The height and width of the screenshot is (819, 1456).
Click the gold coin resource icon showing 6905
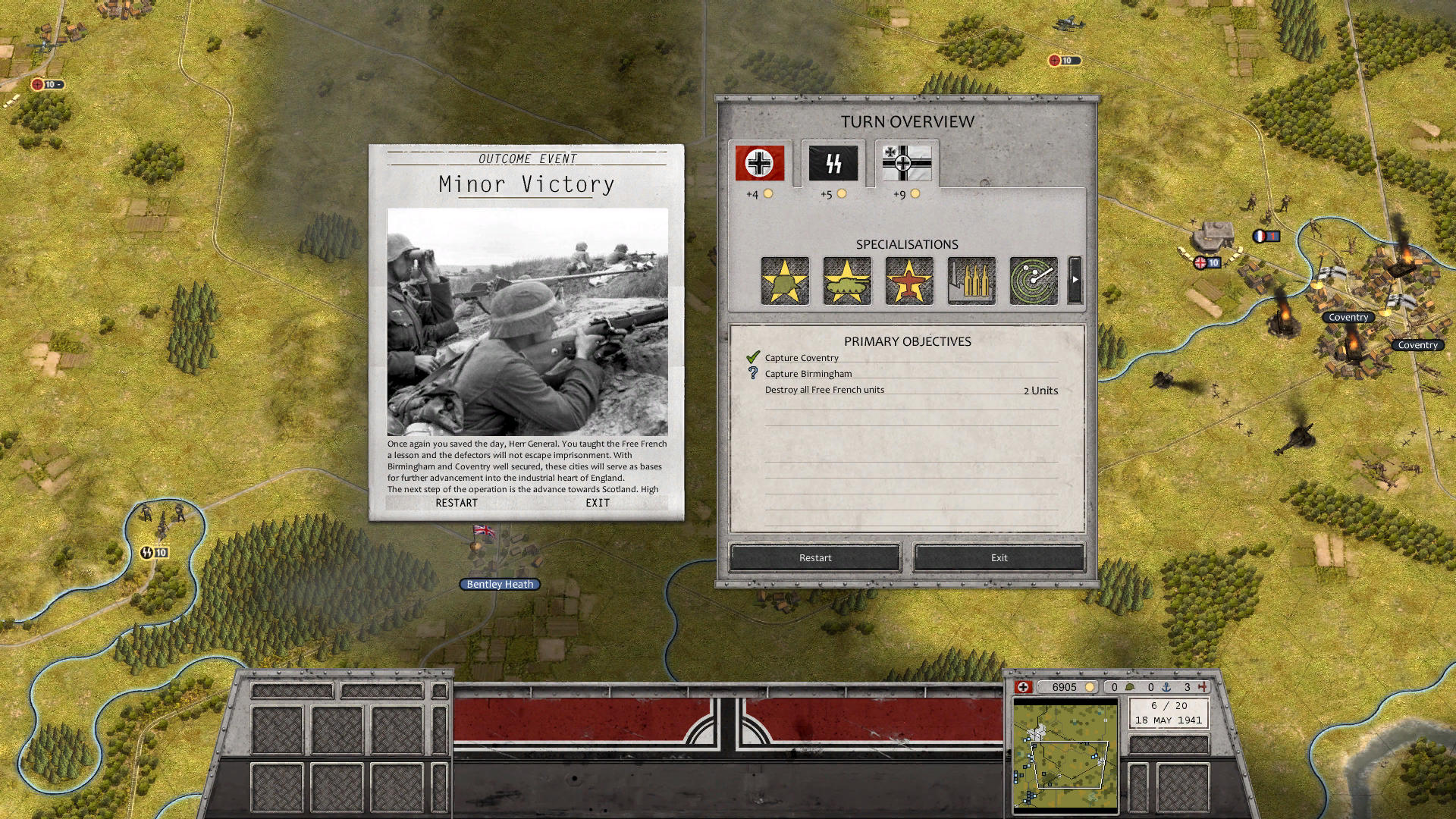(x=1090, y=687)
